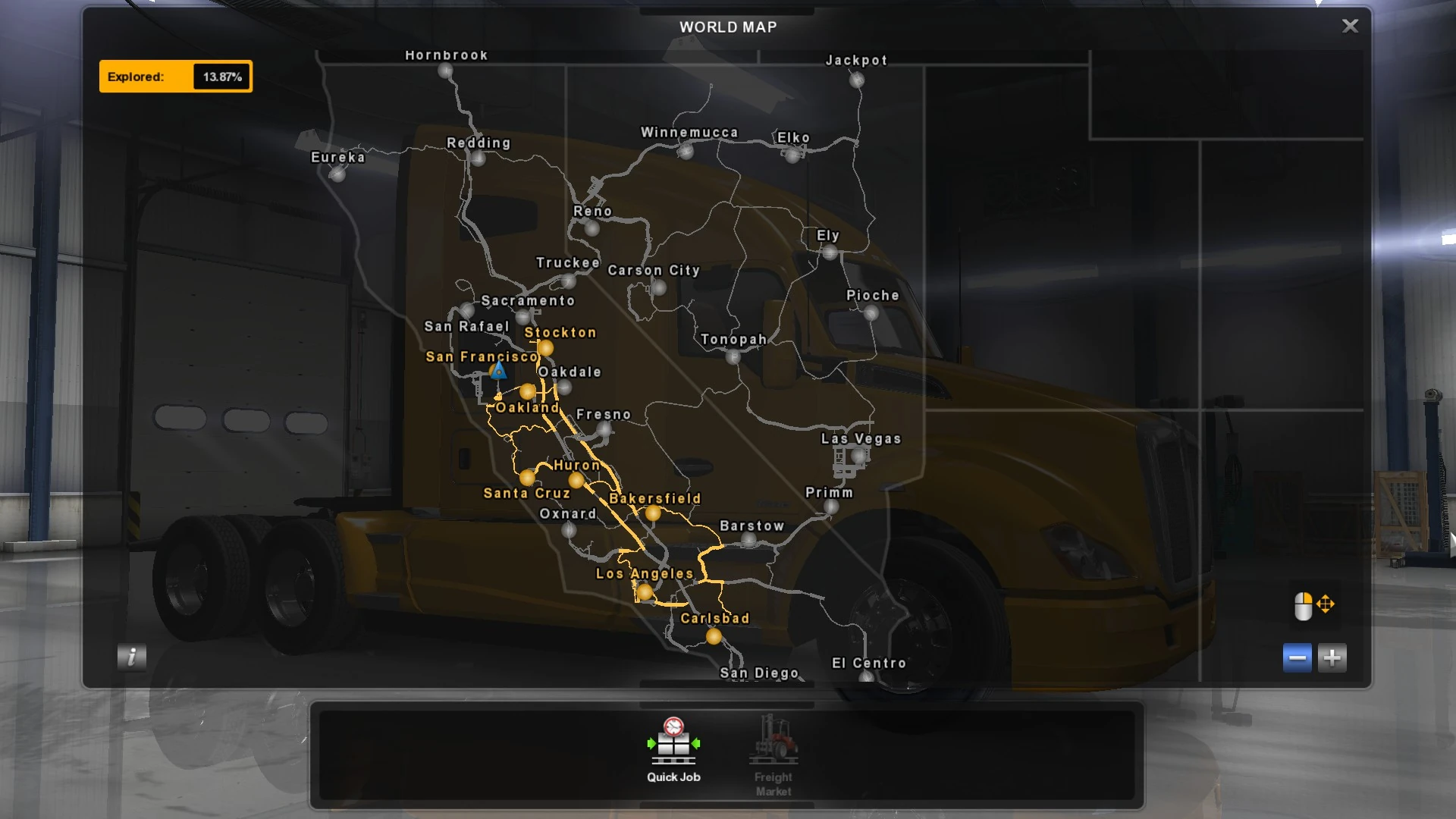Close the World Map window
Image resolution: width=1456 pixels, height=819 pixels.
click(x=1349, y=26)
